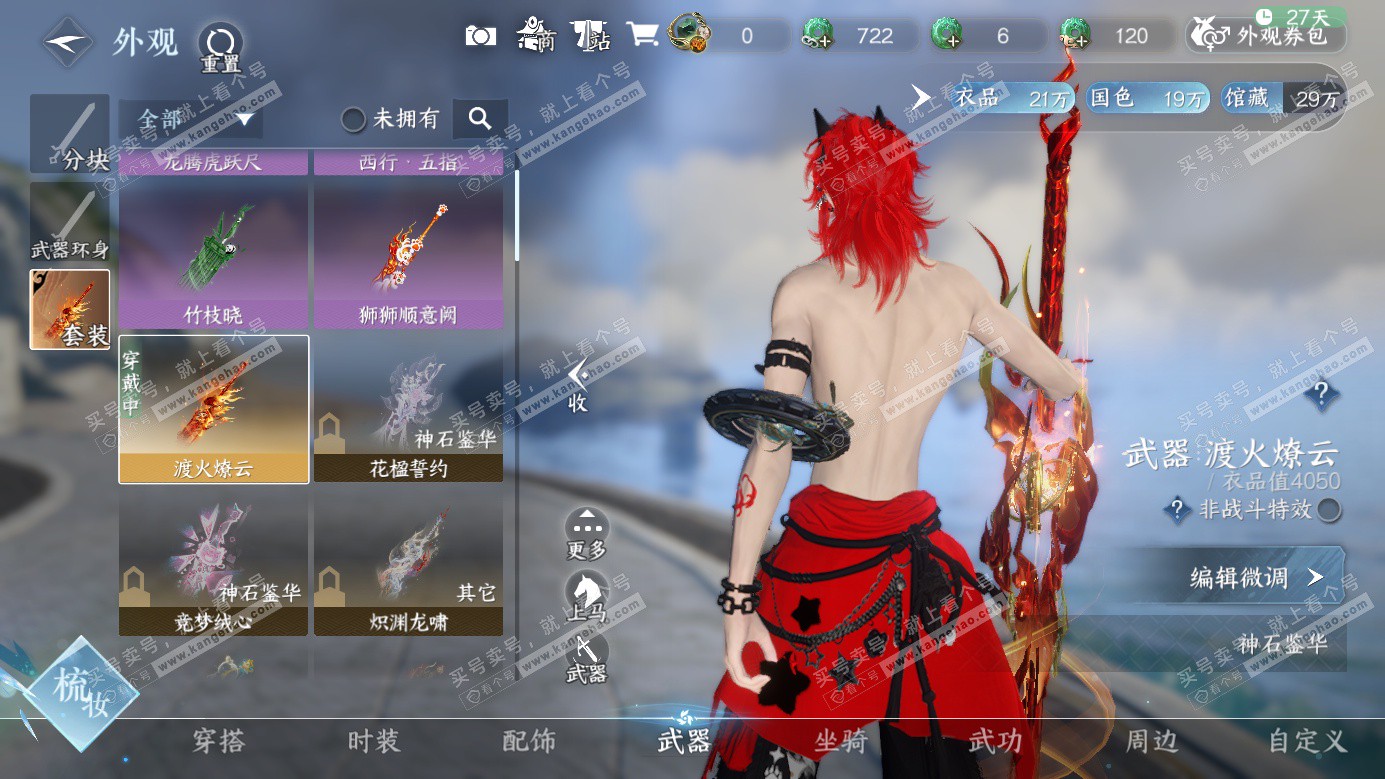Image resolution: width=1385 pixels, height=779 pixels.
Task: Take a photo with camera icon
Action: 481,36
